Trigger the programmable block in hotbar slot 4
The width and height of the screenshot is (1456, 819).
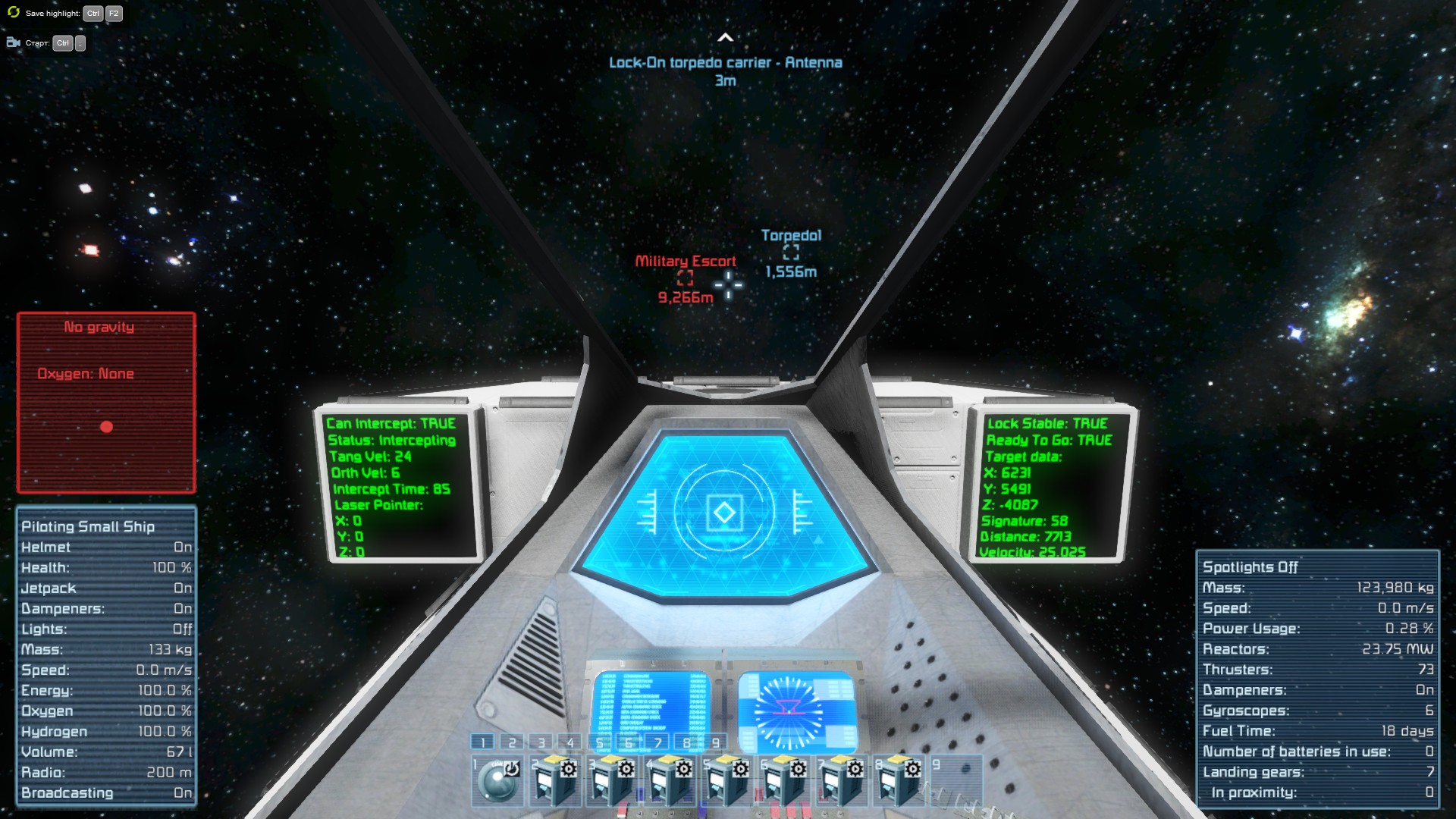[670, 780]
